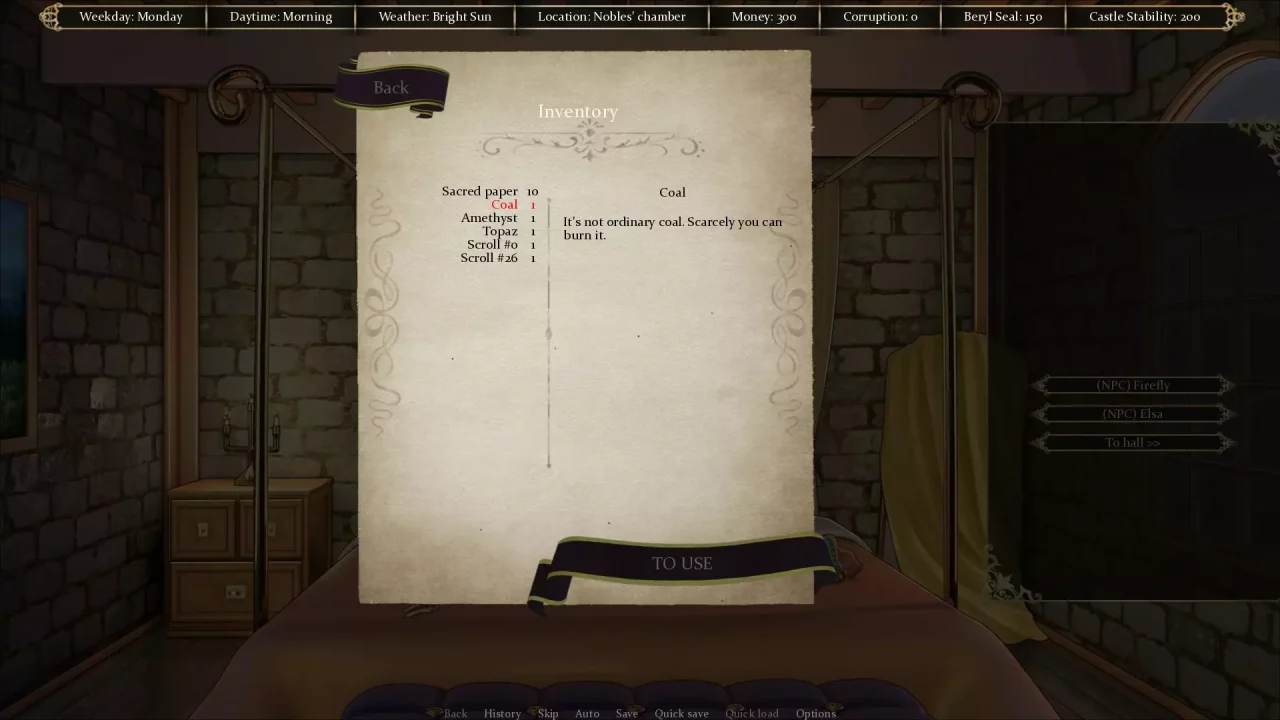The height and width of the screenshot is (720, 1280).
Task: Check the Money: 300 status indicator
Action: tap(764, 16)
